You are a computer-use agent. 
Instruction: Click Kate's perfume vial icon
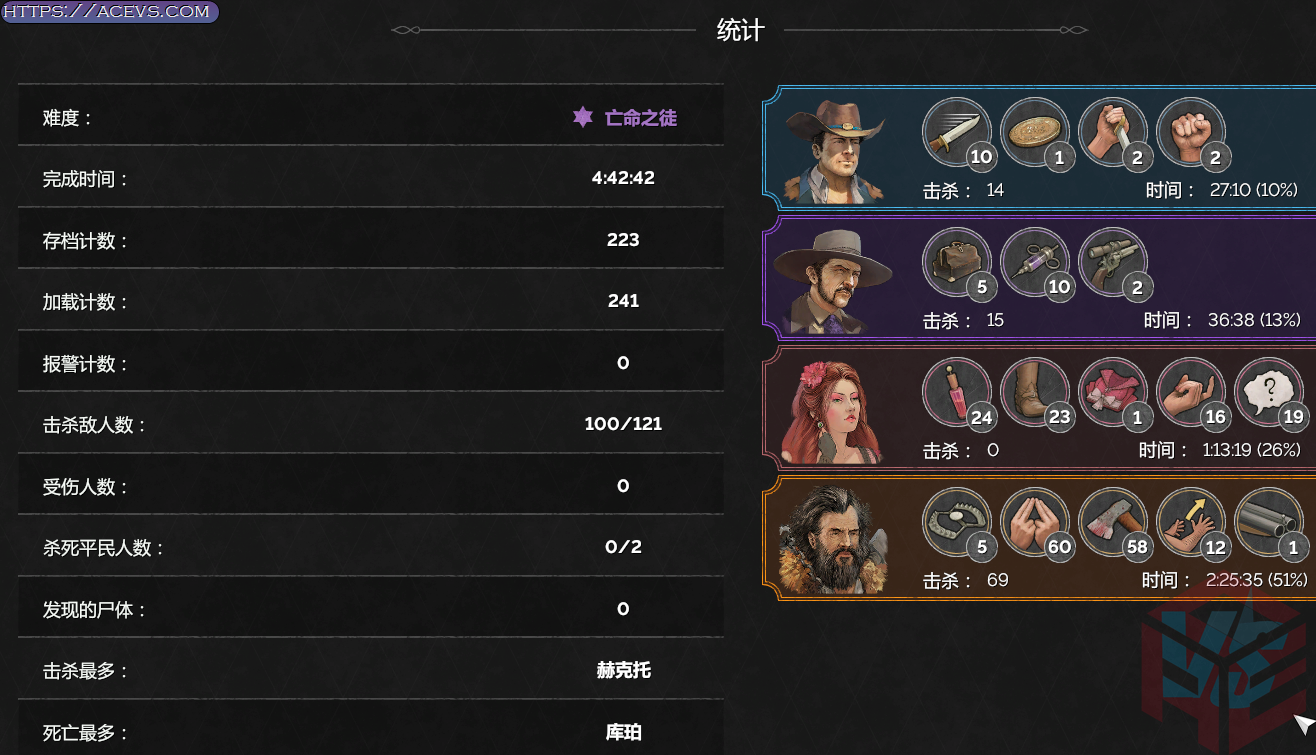[x=958, y=391]
